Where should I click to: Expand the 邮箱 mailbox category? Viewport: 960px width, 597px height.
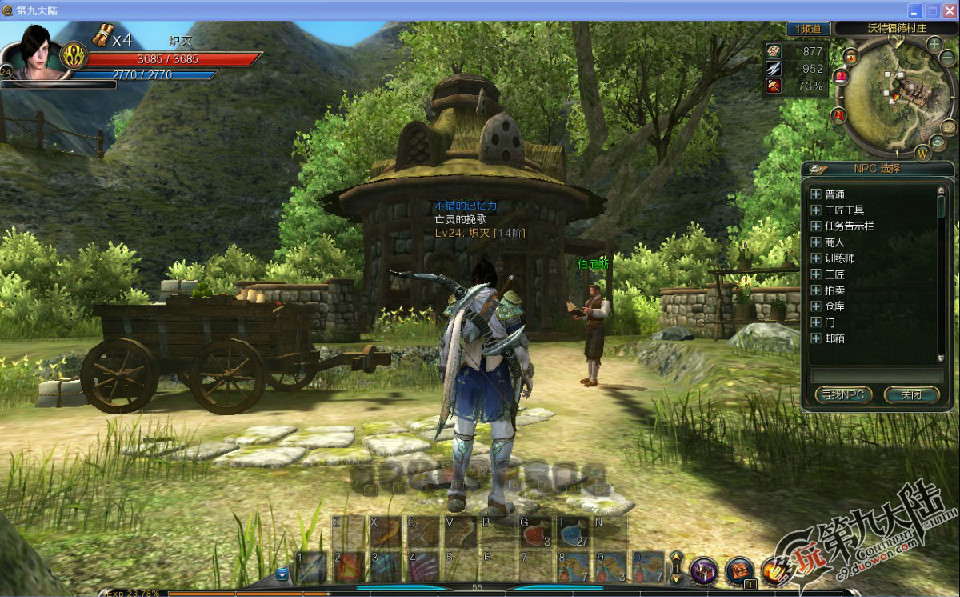tap(816, 338)
